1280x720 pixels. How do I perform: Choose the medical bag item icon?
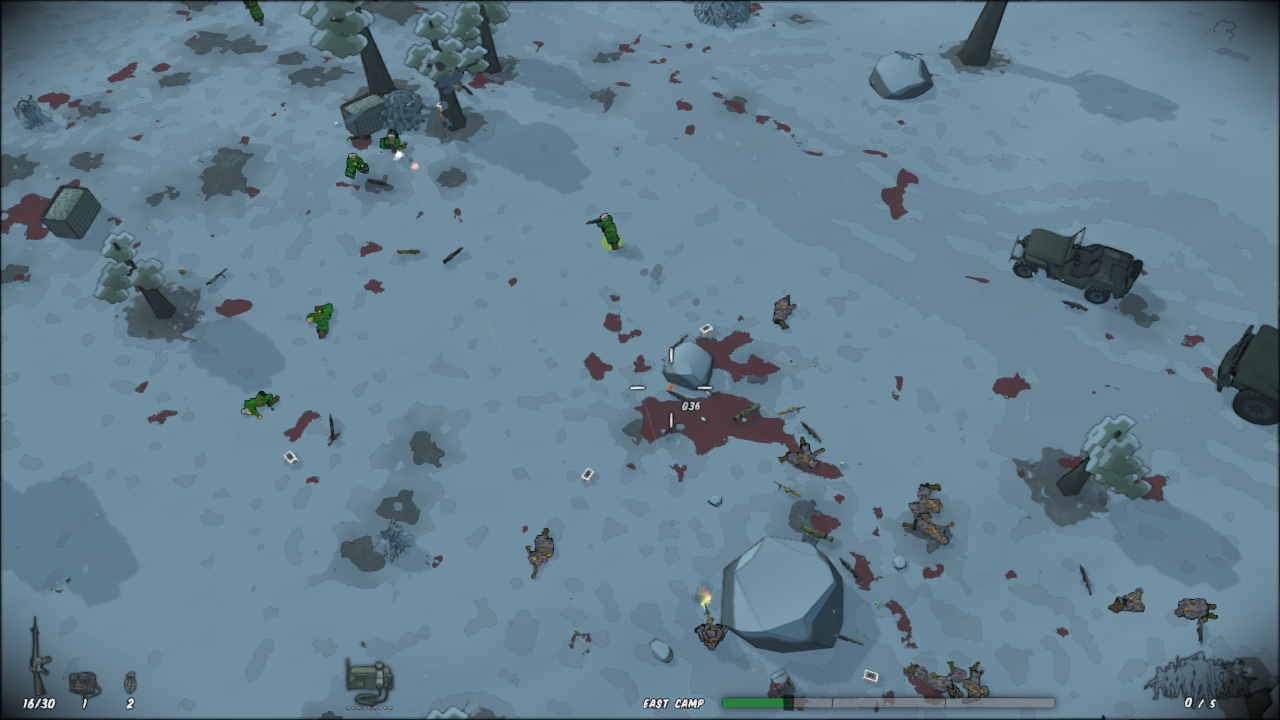click(x=84, y=683)
